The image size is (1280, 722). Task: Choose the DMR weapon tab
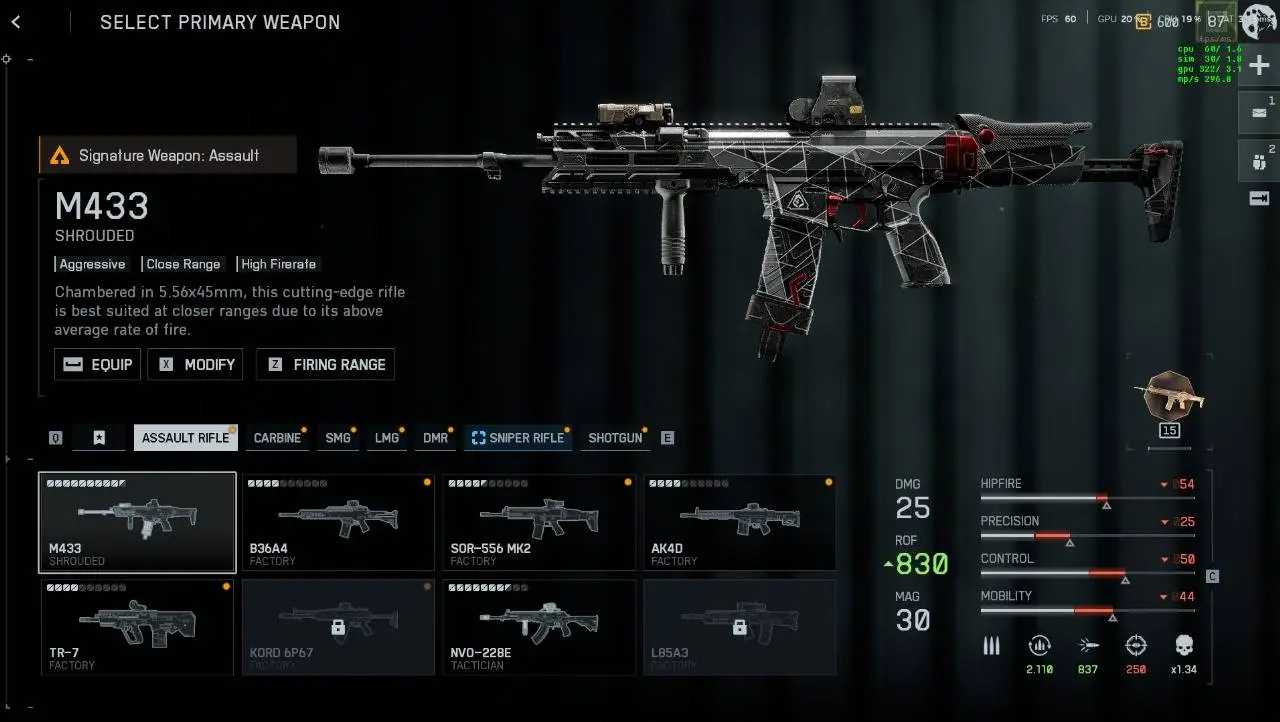(435, 438)
